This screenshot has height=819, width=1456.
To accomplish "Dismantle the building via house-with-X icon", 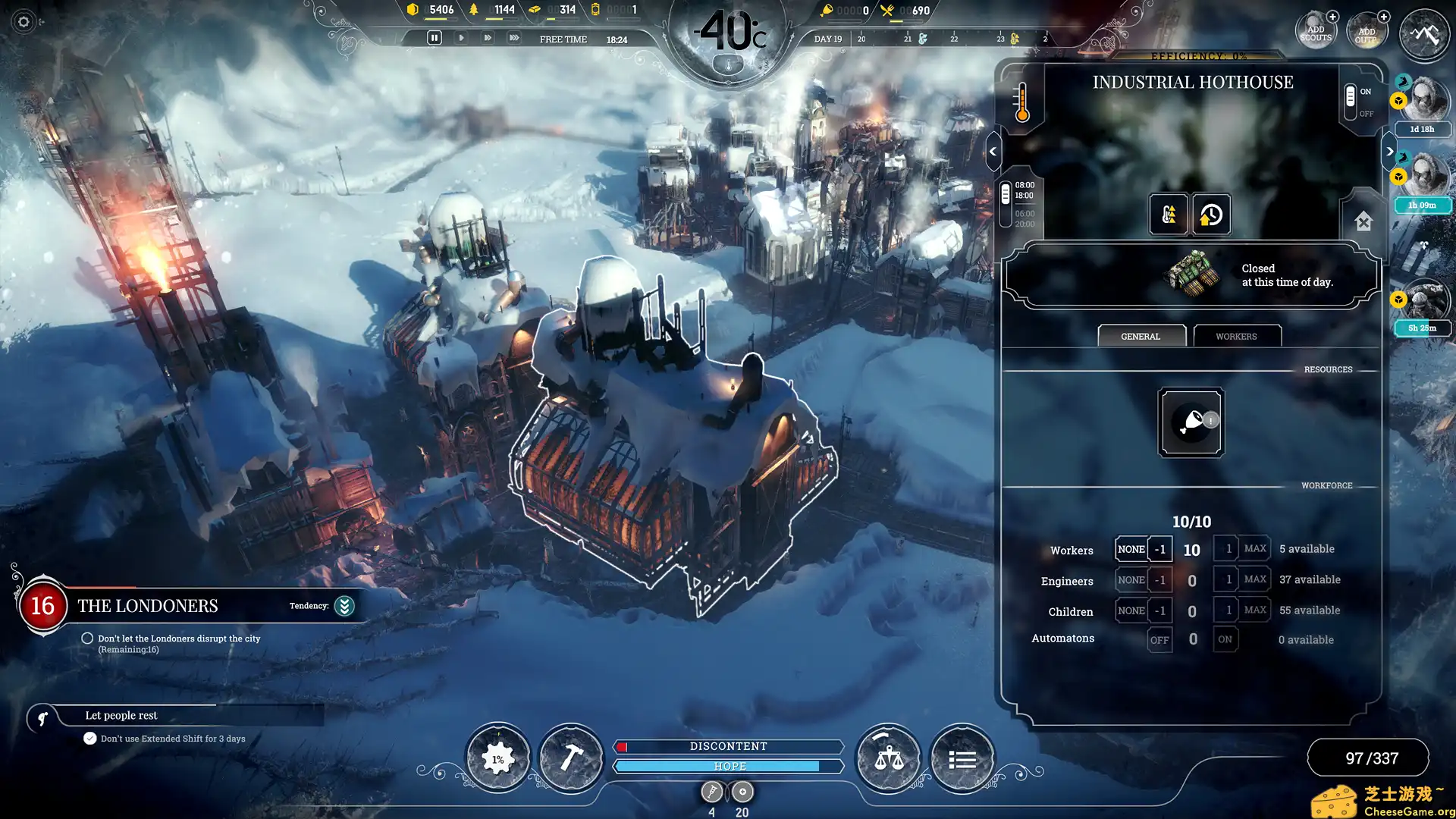I will (x=1363, y=222).
